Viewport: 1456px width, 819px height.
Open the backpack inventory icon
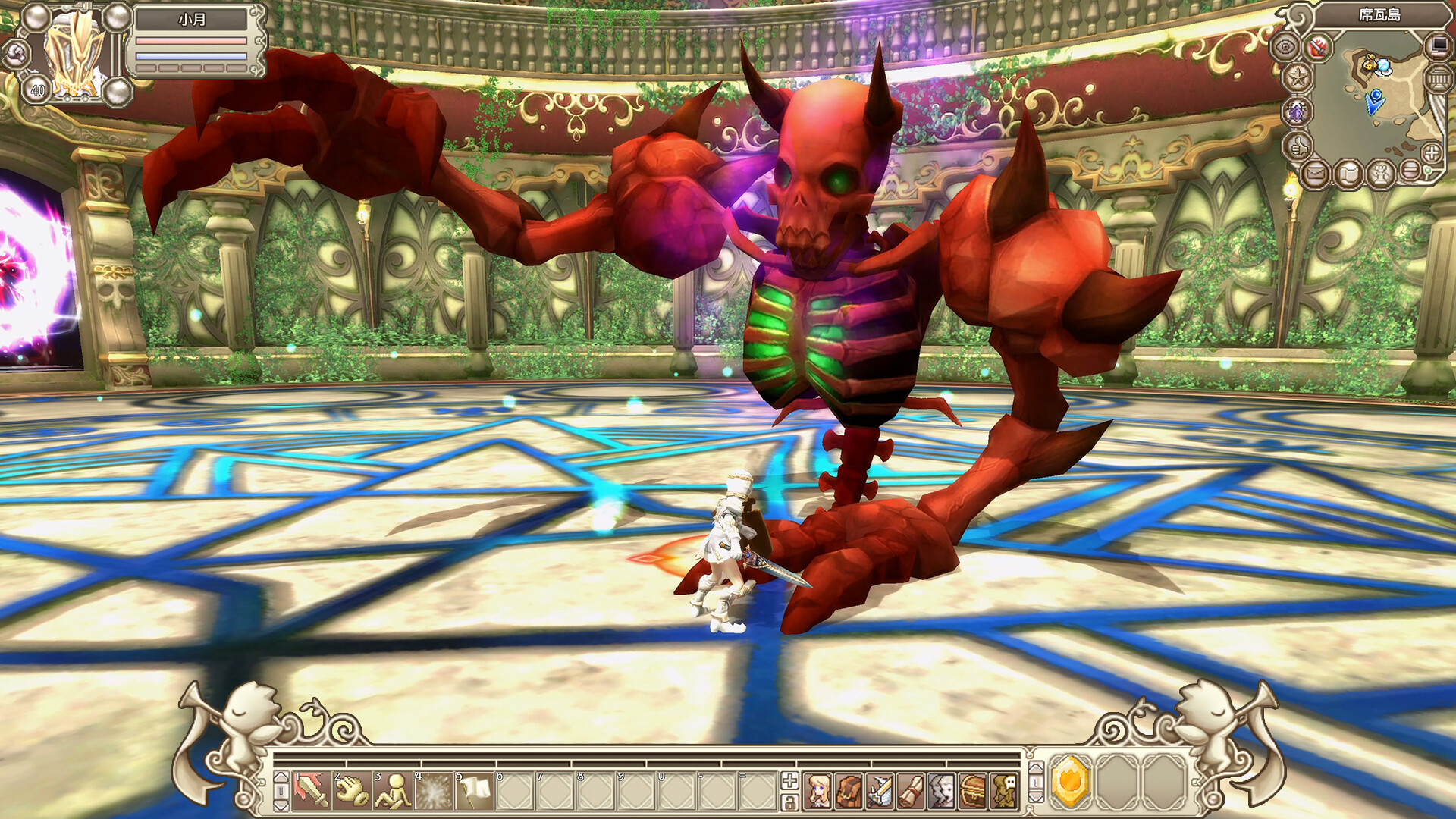(x=848, y=792)
